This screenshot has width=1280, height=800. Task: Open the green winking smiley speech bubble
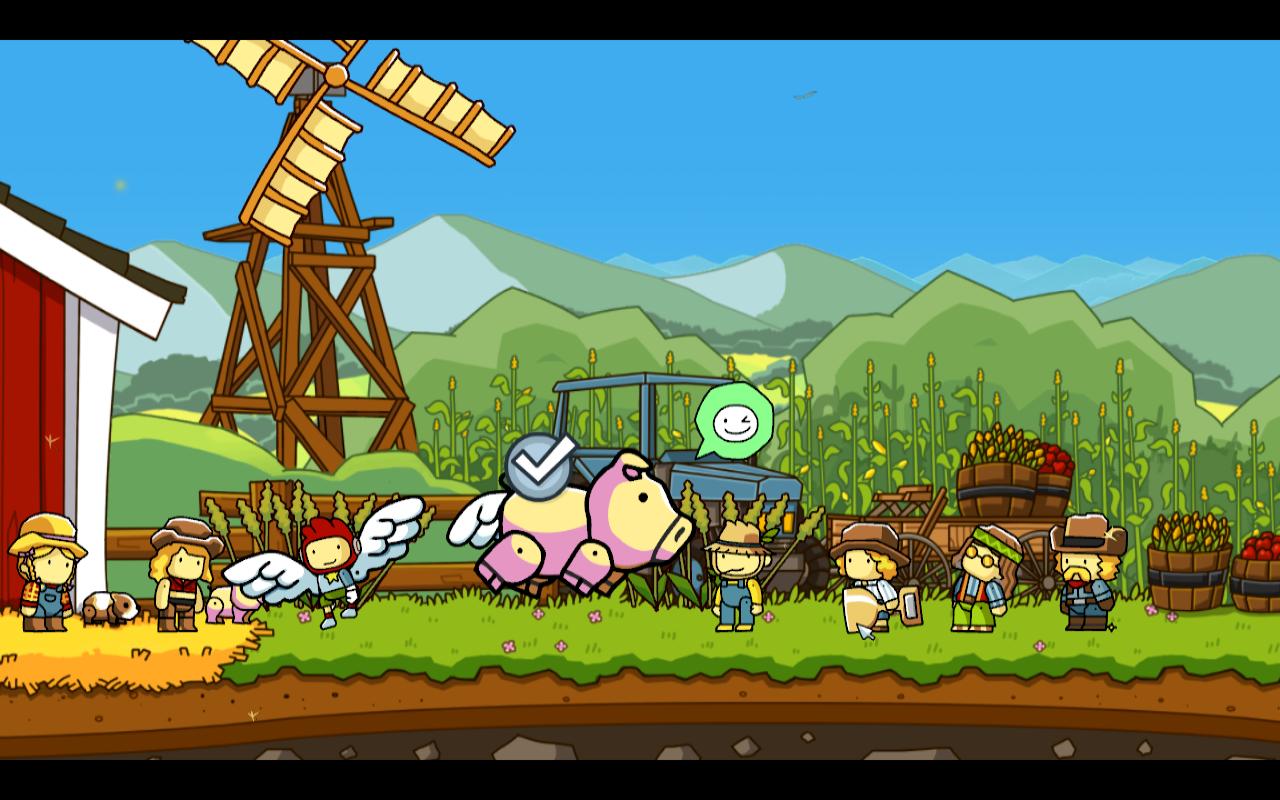735,420
